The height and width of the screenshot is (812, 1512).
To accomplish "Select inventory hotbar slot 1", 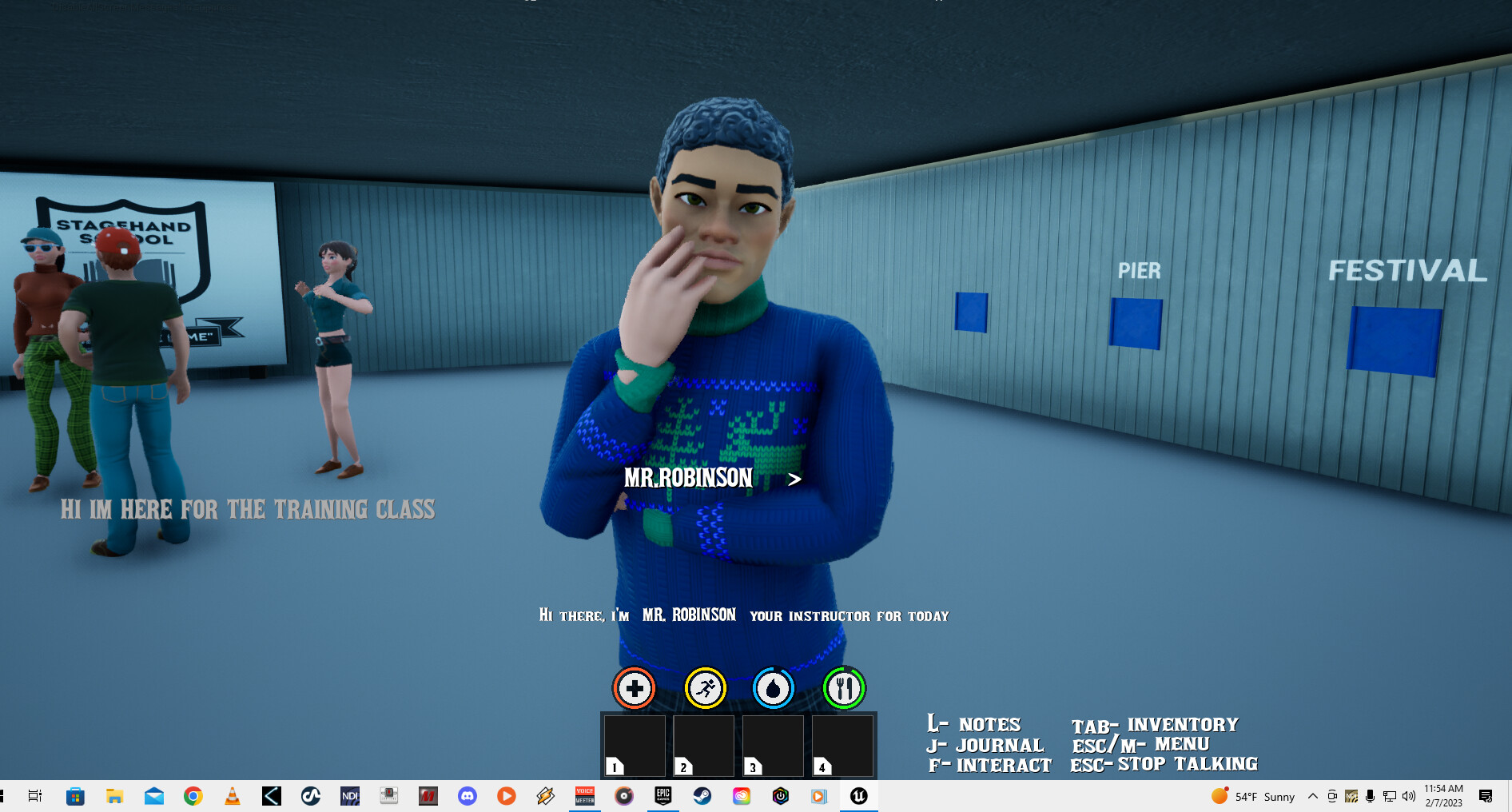I will (635, 746).
